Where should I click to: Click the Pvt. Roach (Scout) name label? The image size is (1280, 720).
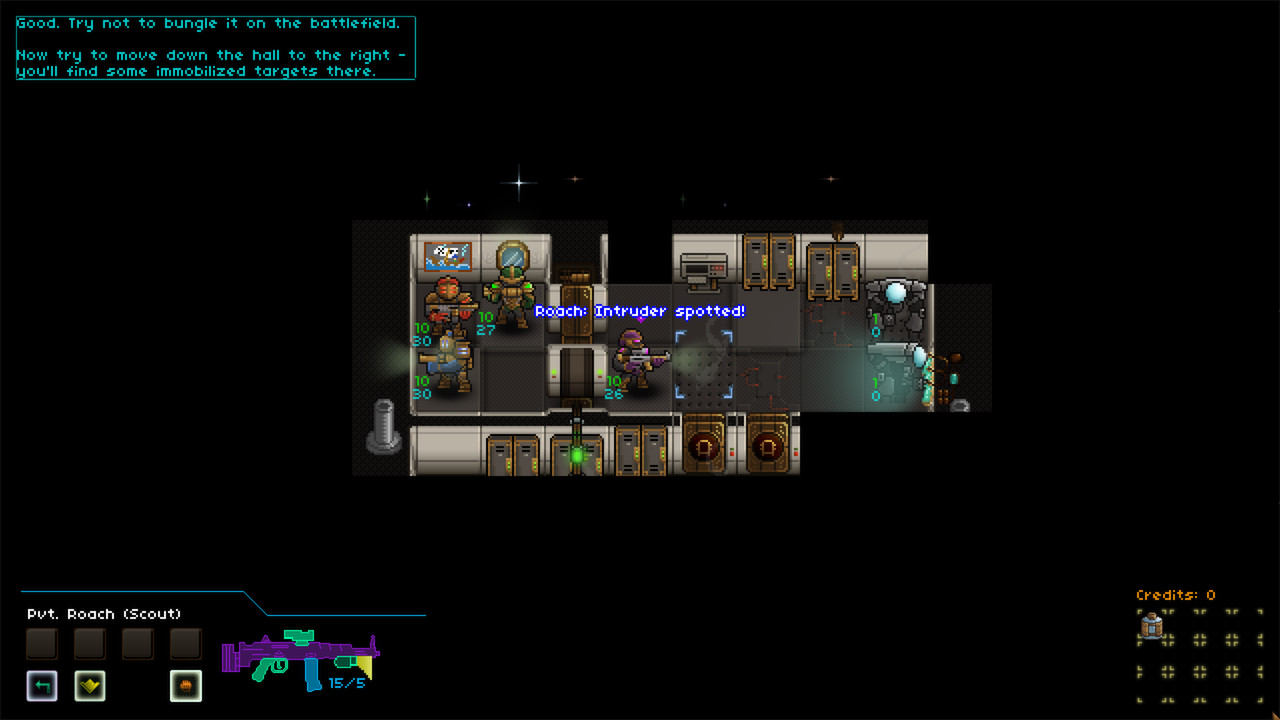point(103,613)
